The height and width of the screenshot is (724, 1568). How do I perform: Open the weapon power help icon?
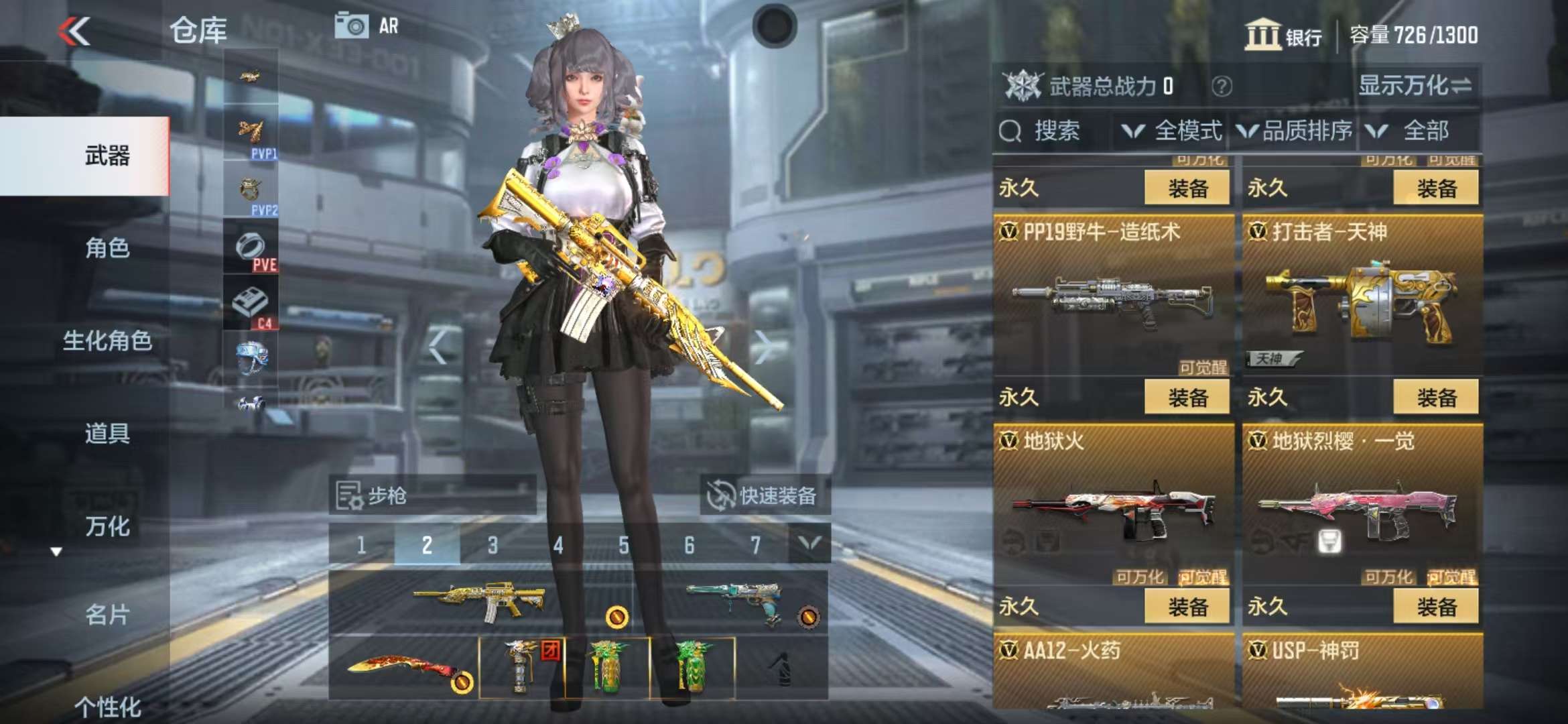(1222, 86)
